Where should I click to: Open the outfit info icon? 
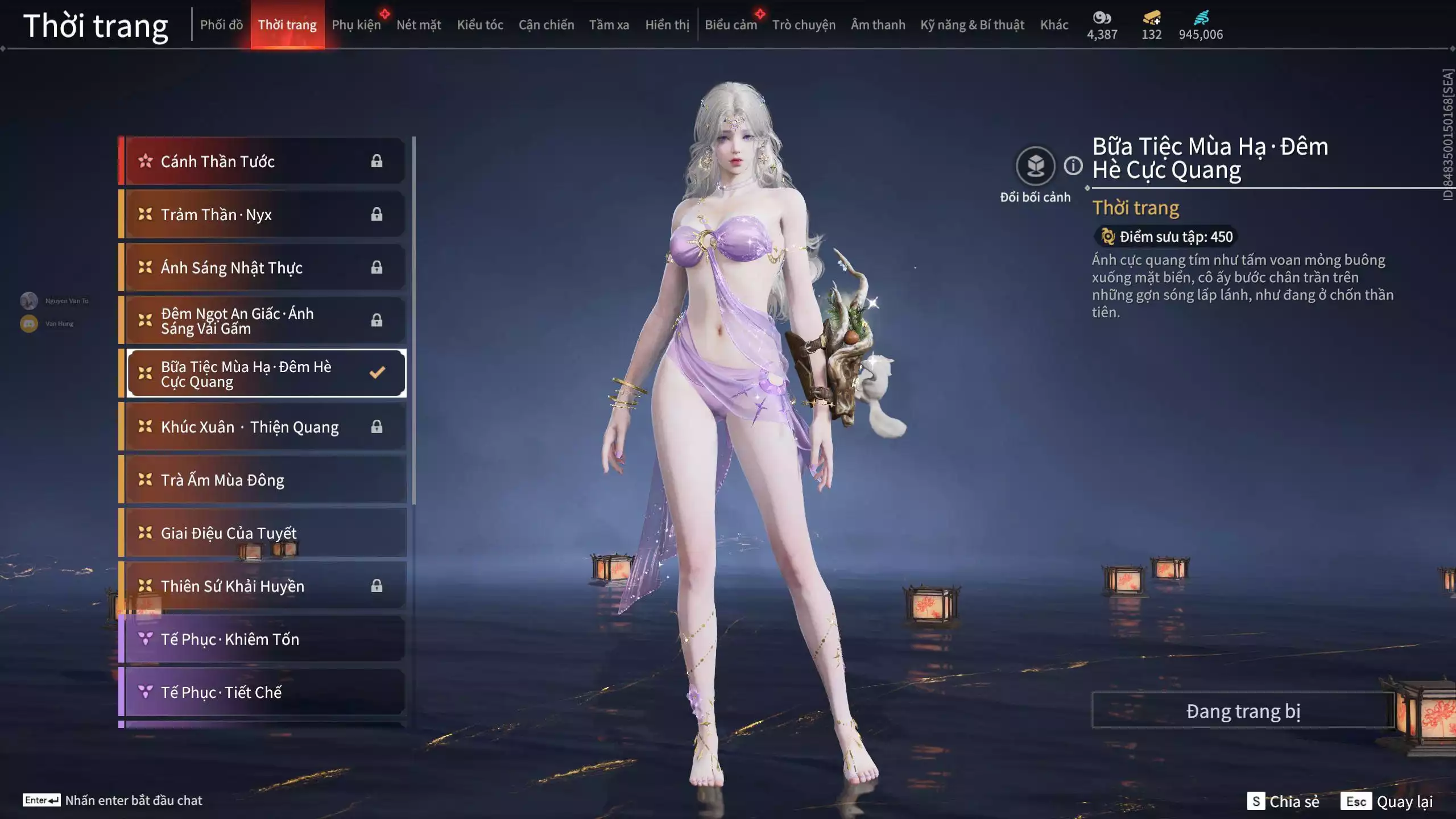pos(1073,166)
